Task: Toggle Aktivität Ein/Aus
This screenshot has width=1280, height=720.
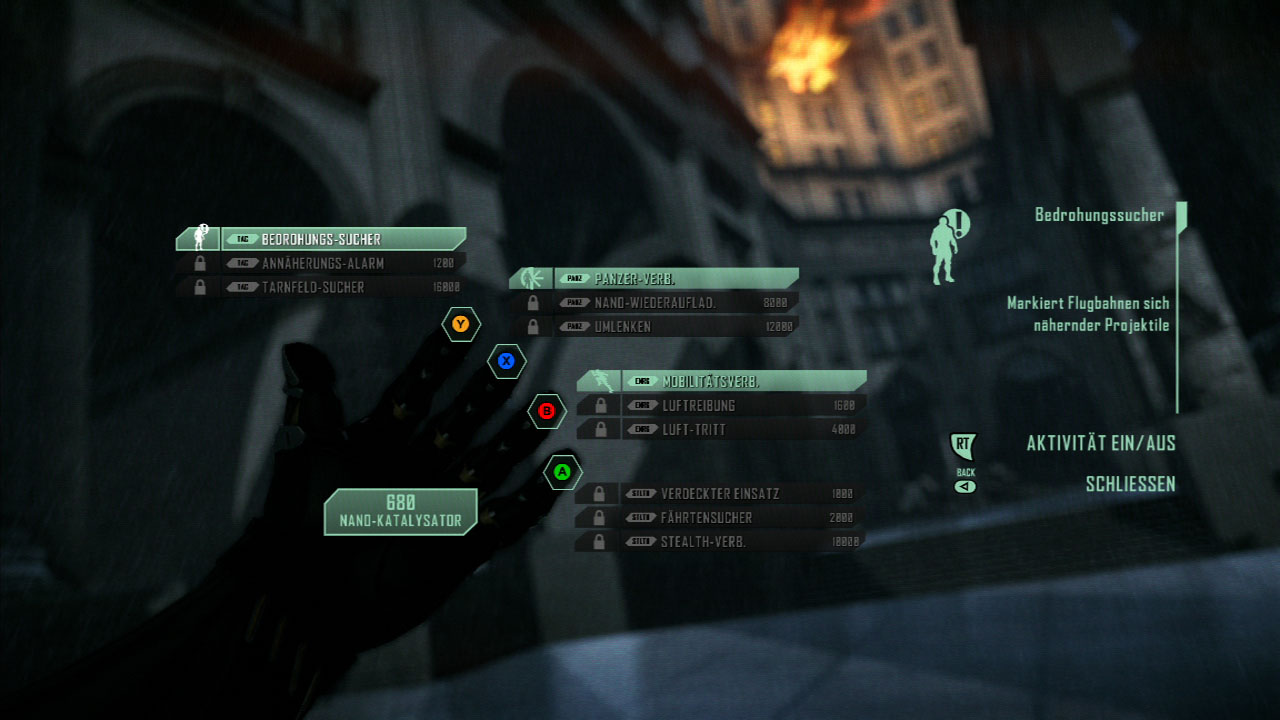Action: 1100,444
